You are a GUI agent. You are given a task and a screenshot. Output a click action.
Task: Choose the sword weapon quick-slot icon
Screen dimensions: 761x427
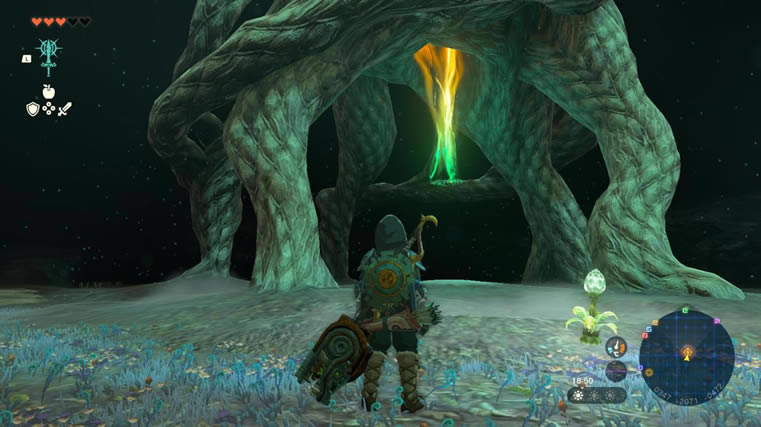(63, 108)
